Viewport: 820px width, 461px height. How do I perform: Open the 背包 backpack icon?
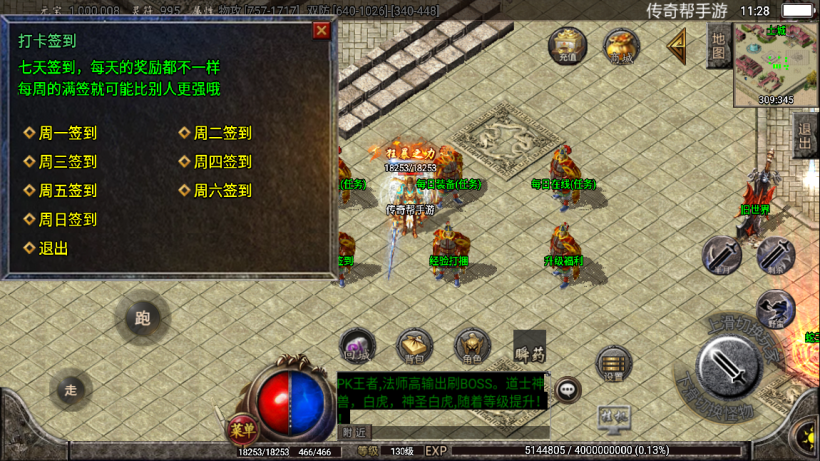pyautogui.click(x=414, y=345)
